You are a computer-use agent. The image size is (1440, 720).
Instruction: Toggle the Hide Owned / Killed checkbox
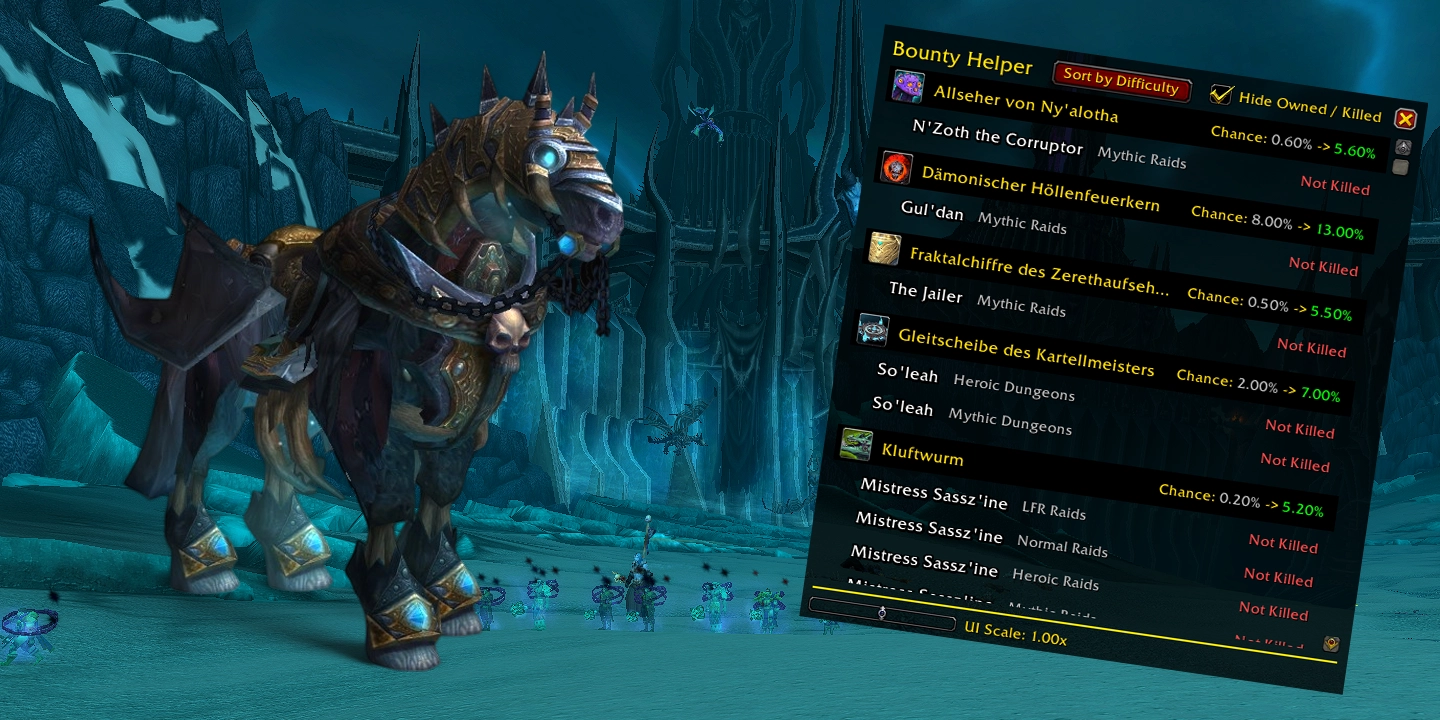[x=1221, y=94]
